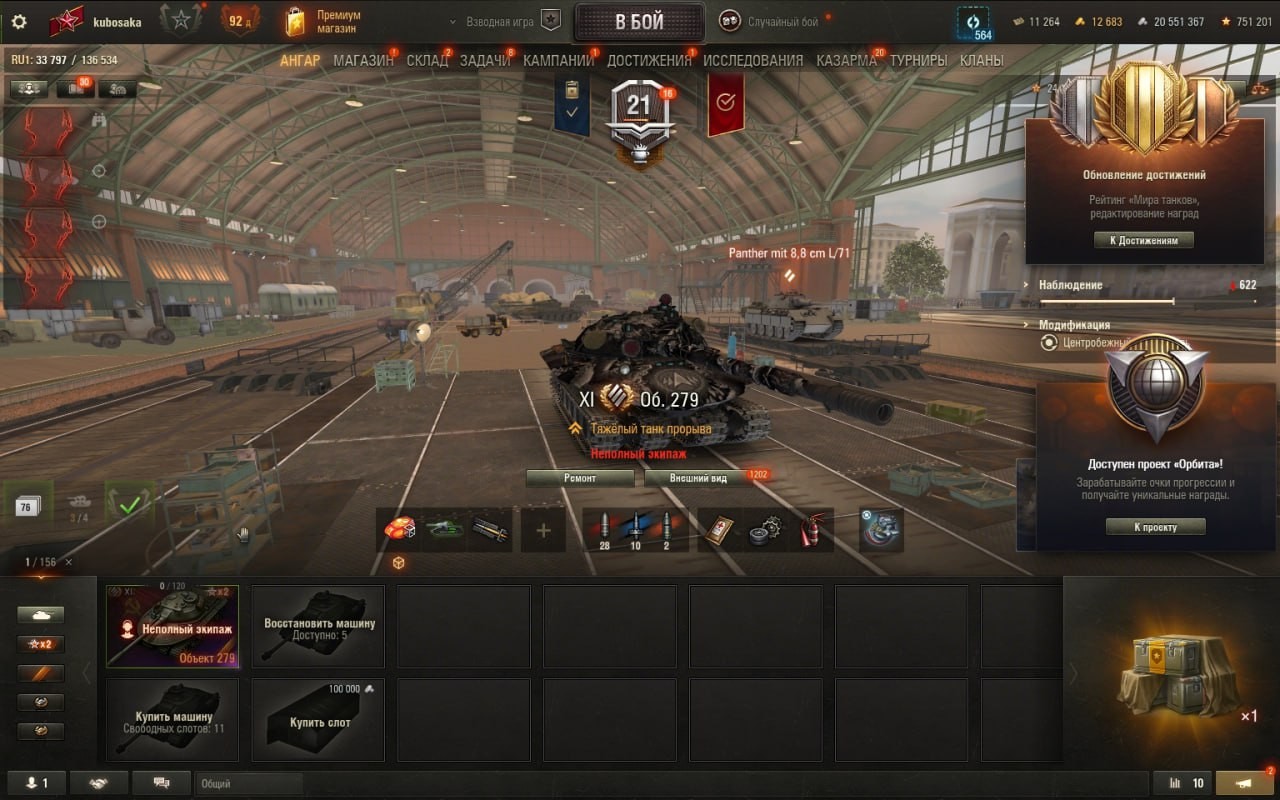This screenshot has height=800, width=1280.
Task: Open the Премиум магазин
Action: (x=323, y=22)
